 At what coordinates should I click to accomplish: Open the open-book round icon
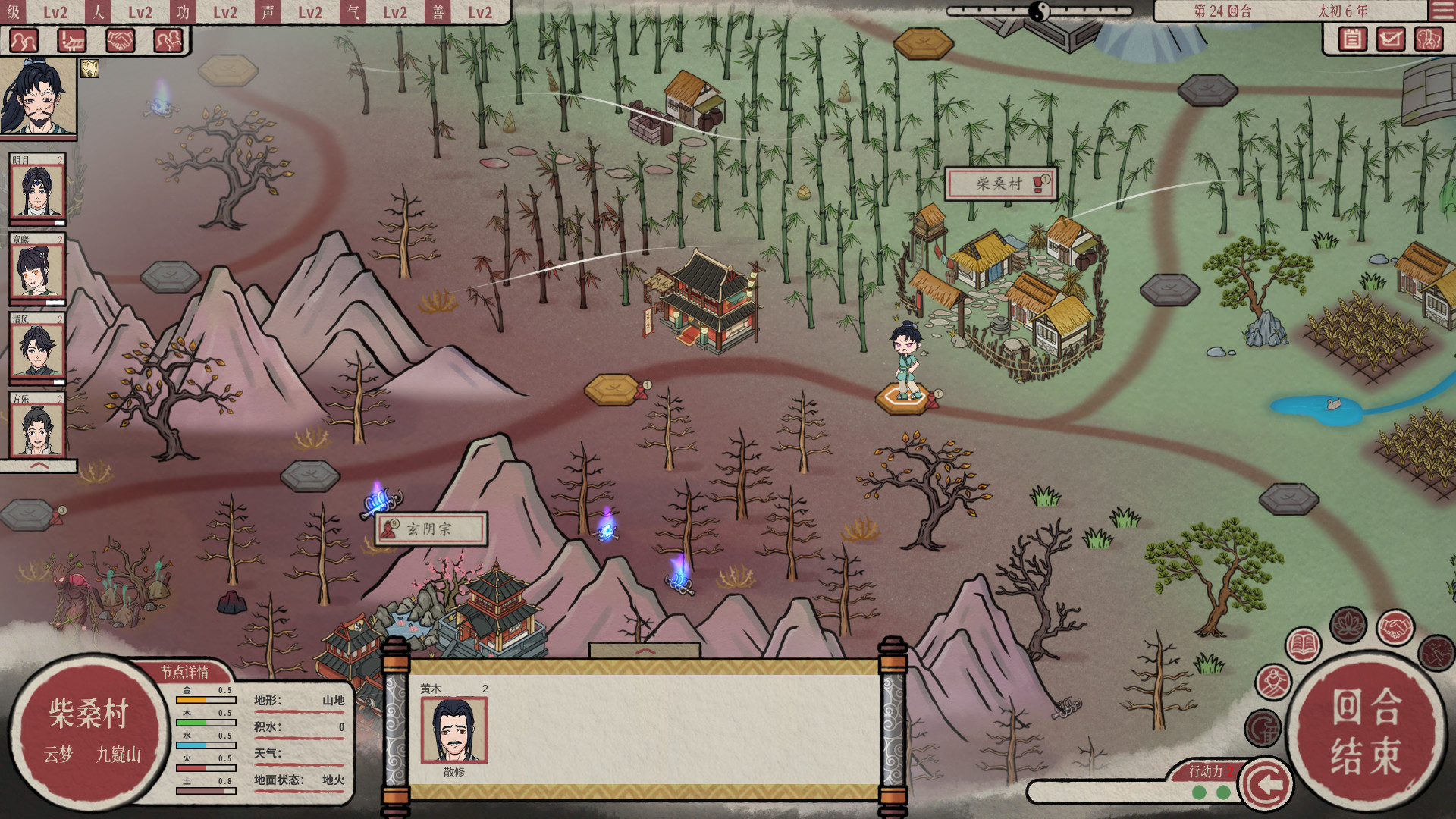pyautogui.click(x=1303, y=646)
